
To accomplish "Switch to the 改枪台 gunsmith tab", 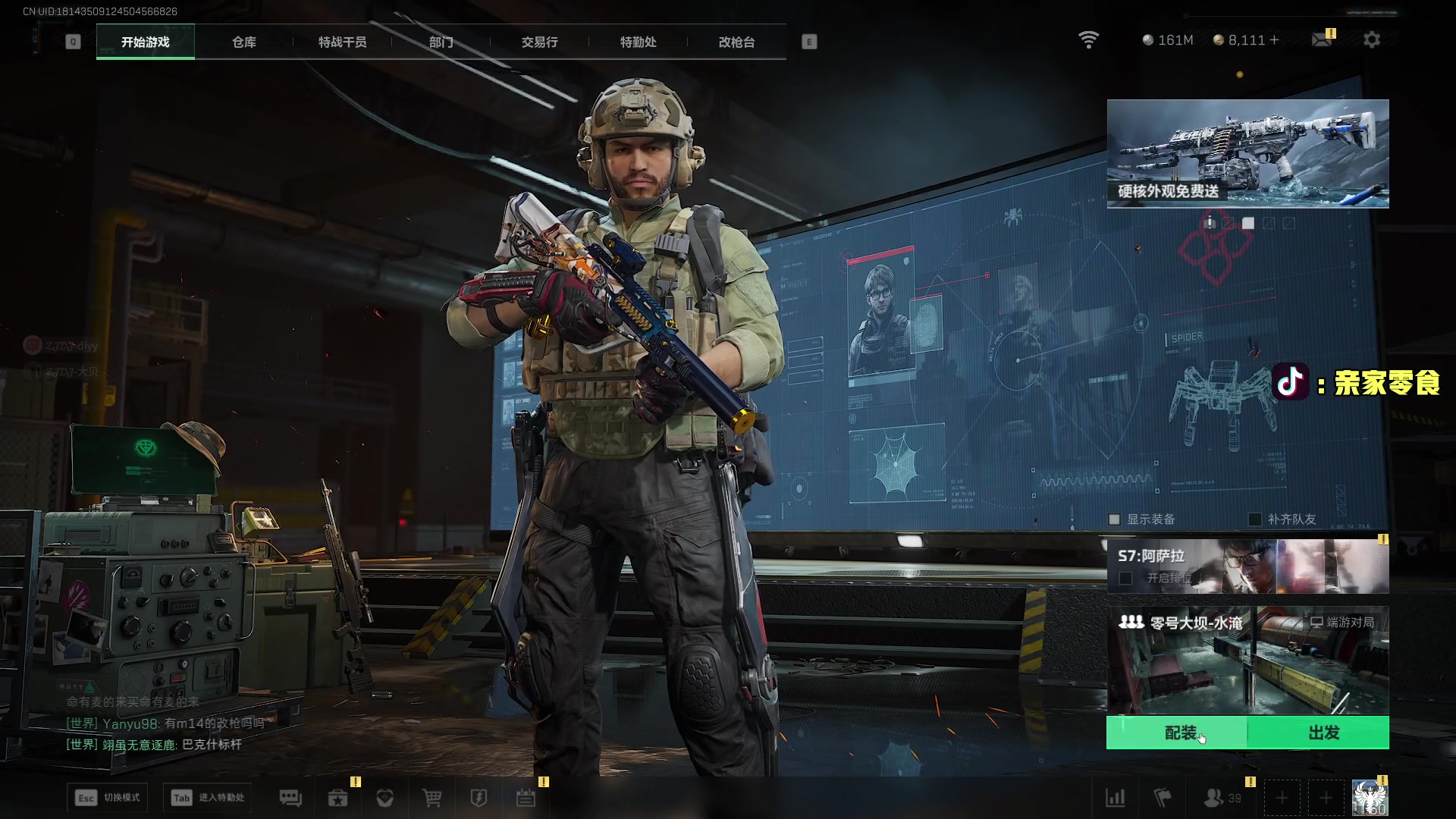I will click(x=736, y=42).
